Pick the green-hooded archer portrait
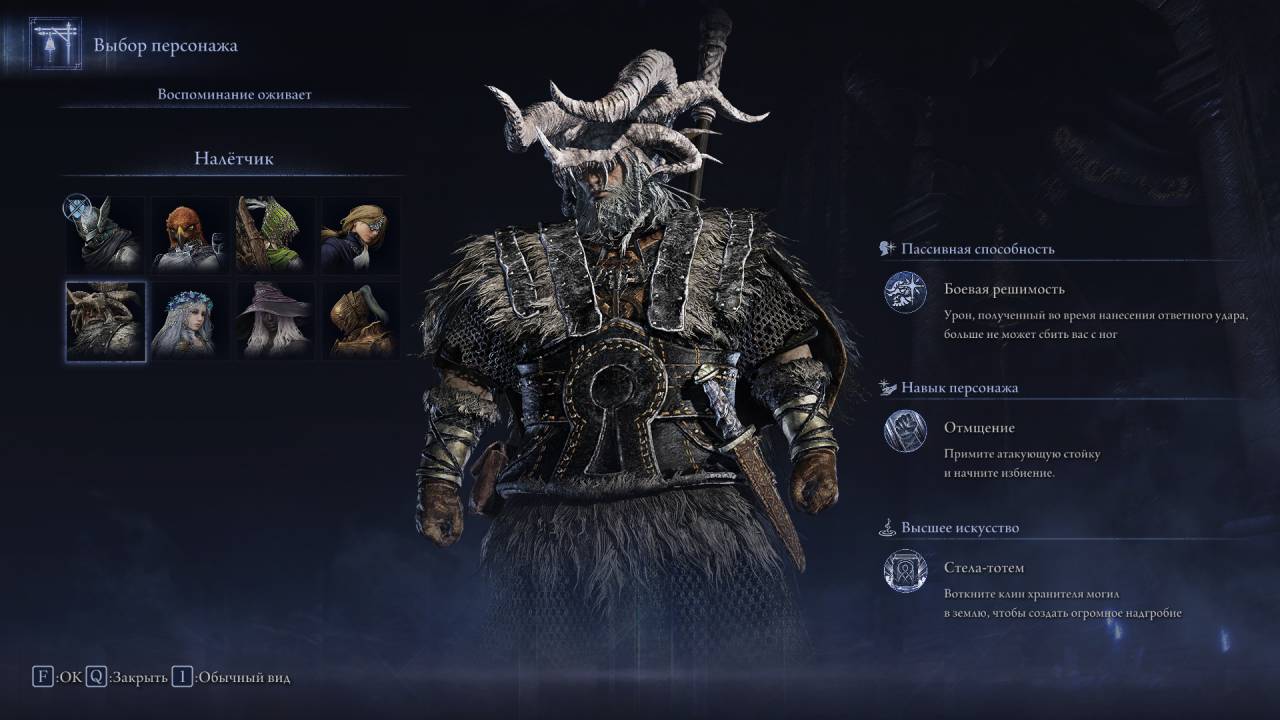The height and width of the screenshot is (720, 1280). coord(275,235)
